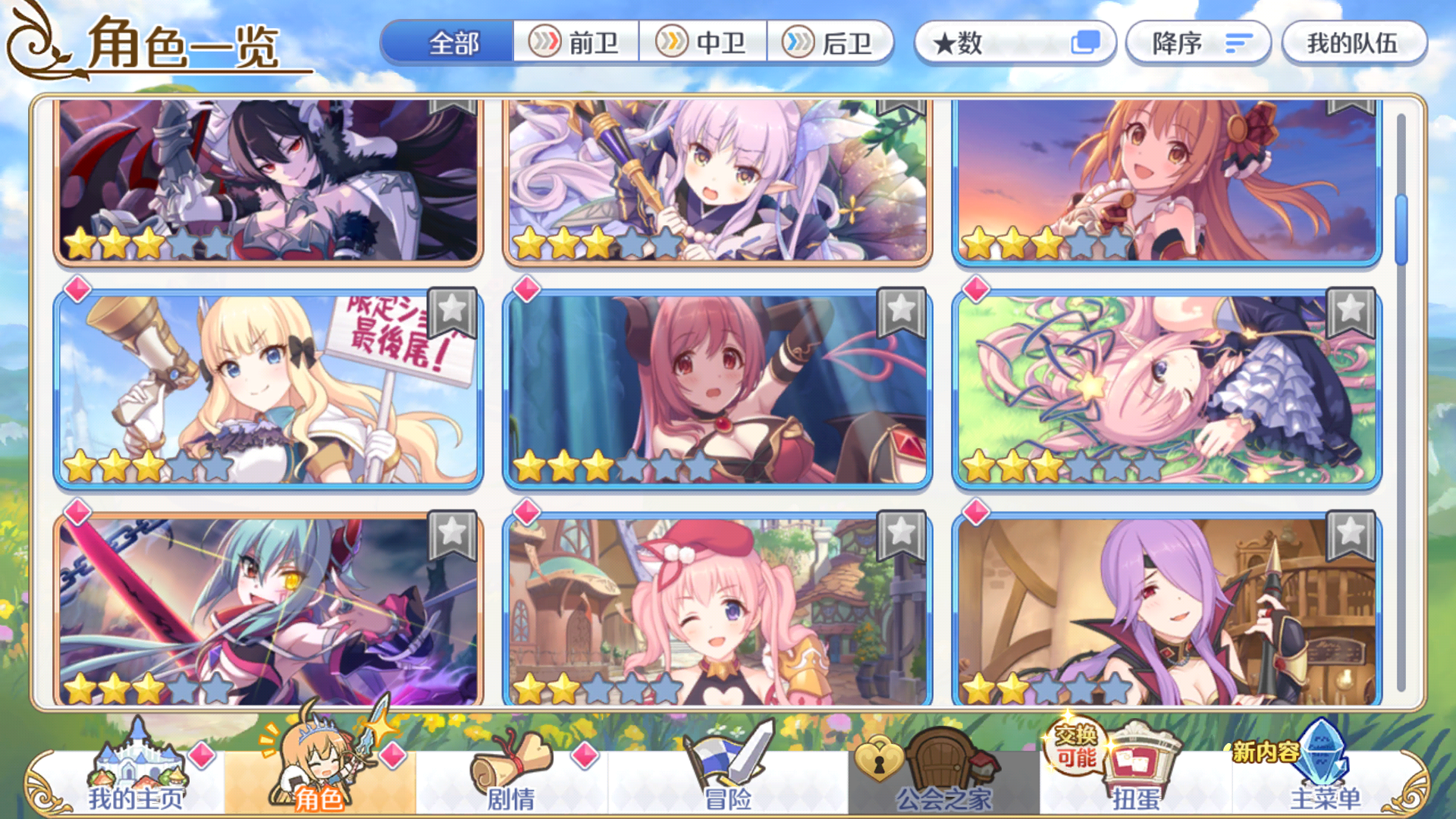Image resolution: width=1456 pixels, height=819 pixels.
Task: Toggle favorite star on the beret girl's card
Action: pos(899,535)
